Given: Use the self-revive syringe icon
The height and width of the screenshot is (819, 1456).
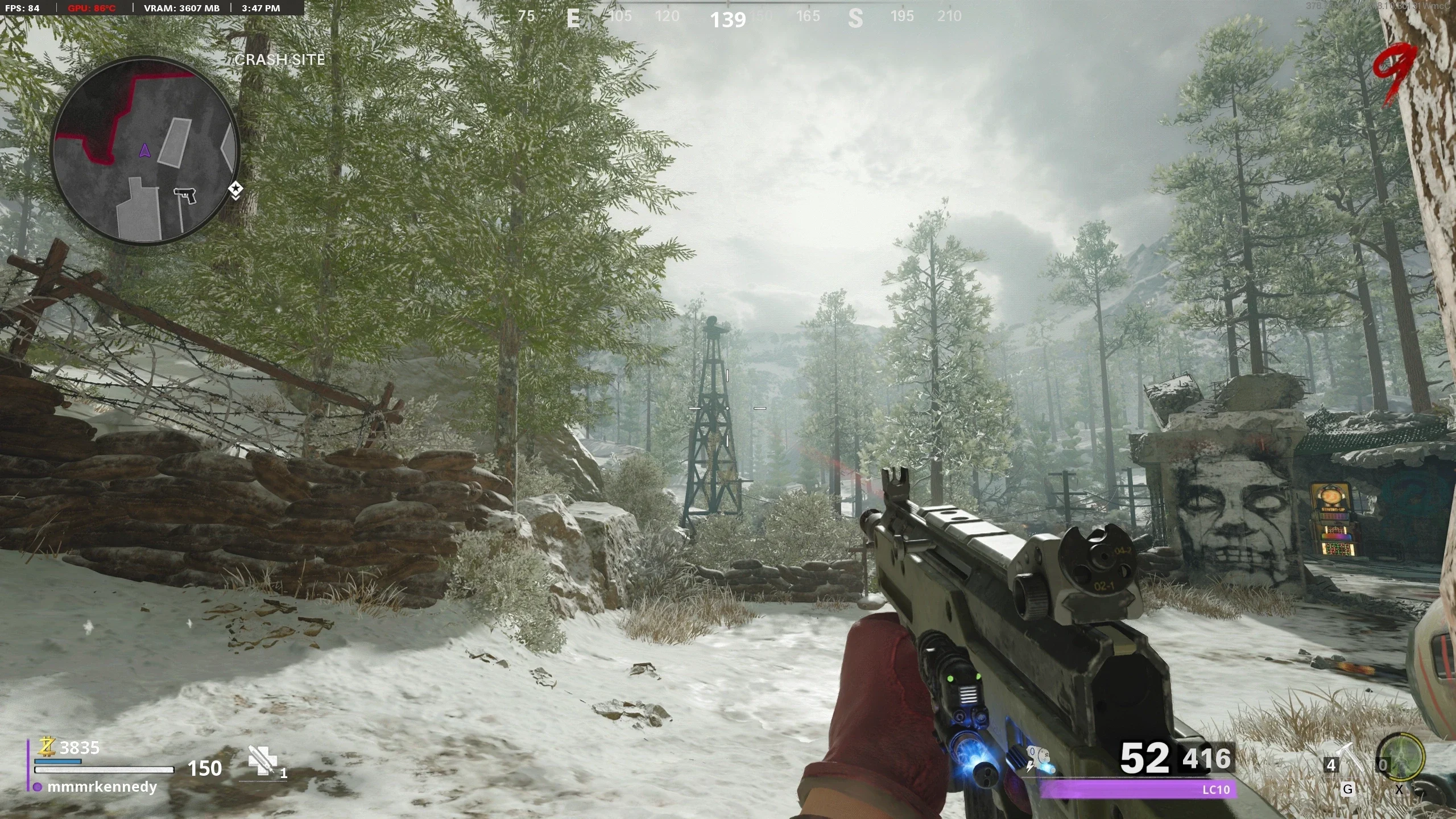Looking at the screenshot, I should coord(262,760).
